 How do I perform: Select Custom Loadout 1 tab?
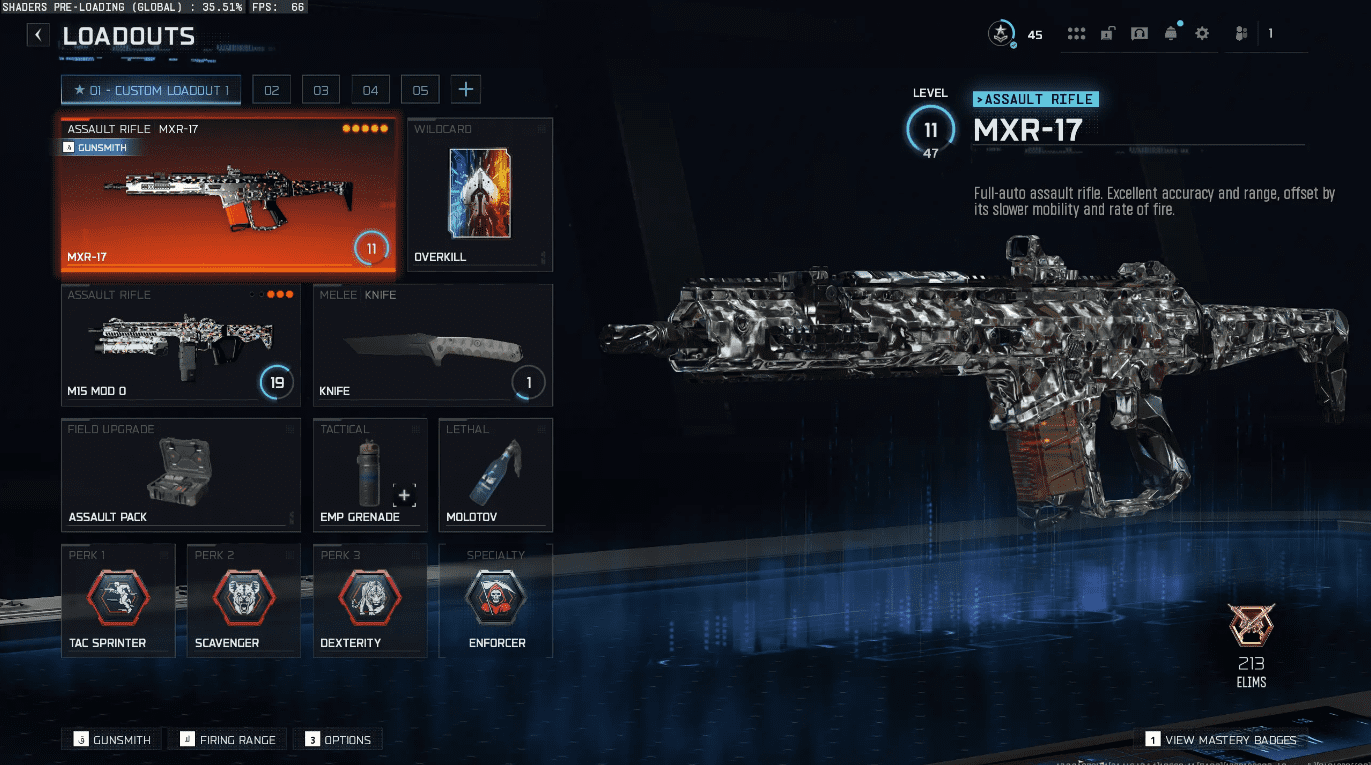point(150,90)
